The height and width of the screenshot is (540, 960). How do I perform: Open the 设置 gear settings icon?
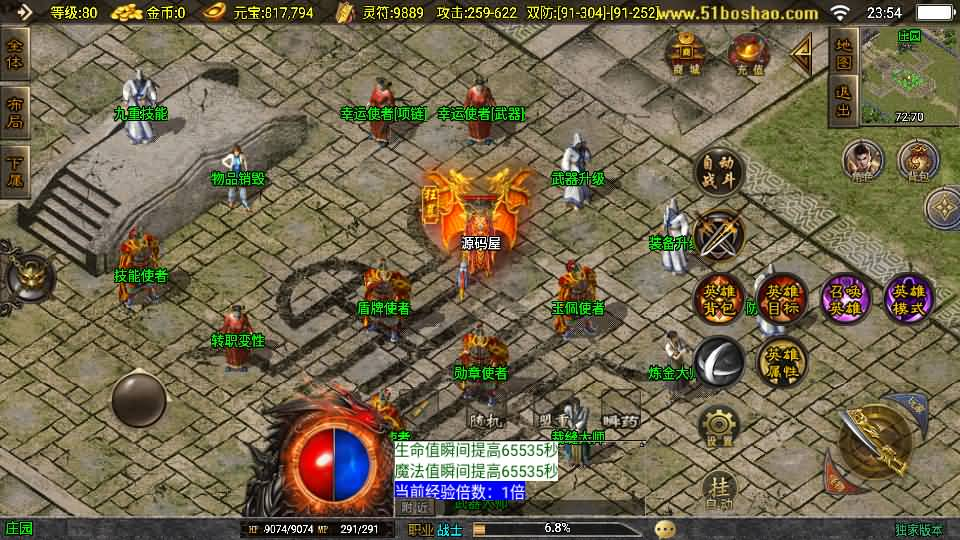(x=718, y=427)
